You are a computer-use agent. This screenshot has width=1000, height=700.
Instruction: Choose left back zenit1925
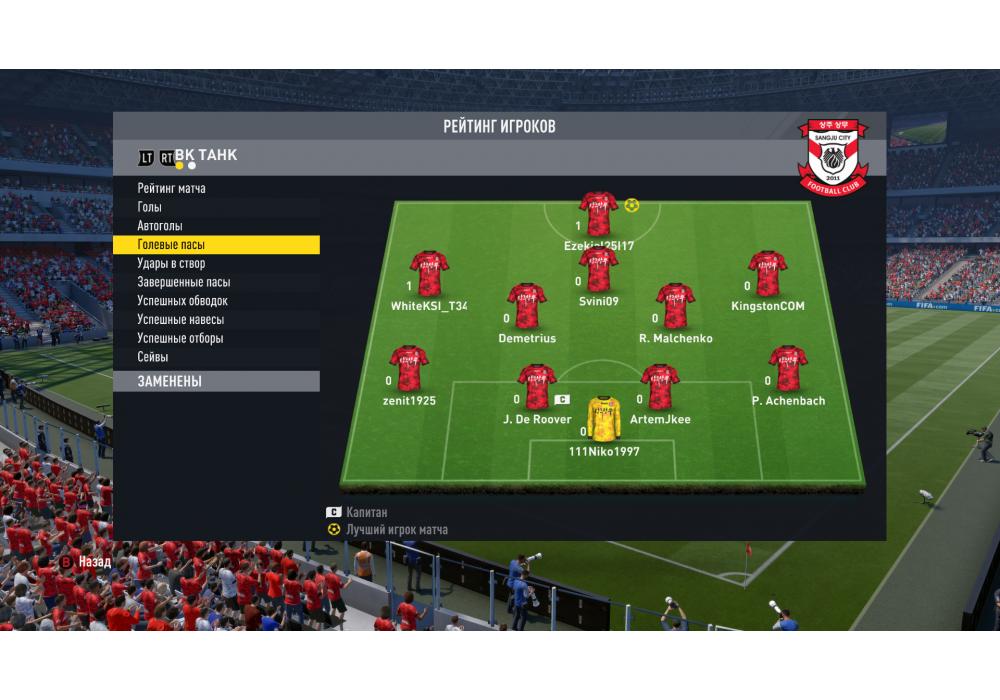click(409, 369)
